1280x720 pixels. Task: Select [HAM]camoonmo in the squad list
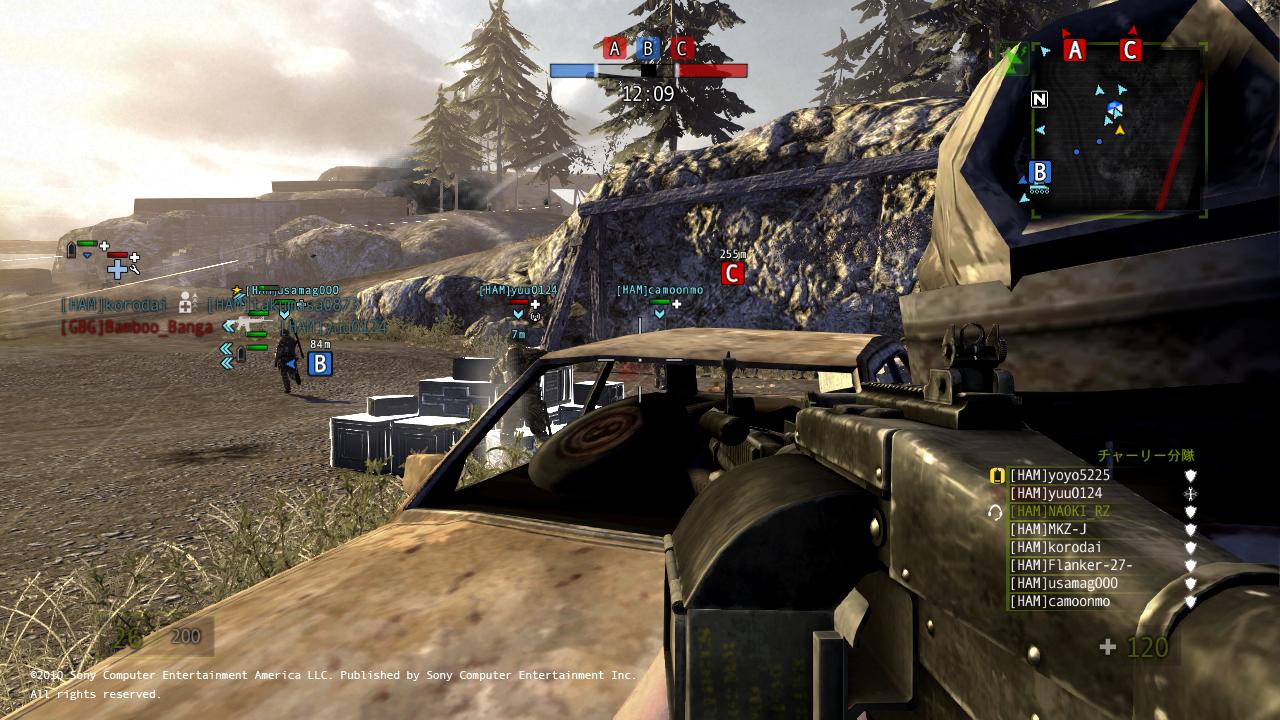coord(1059,602)
